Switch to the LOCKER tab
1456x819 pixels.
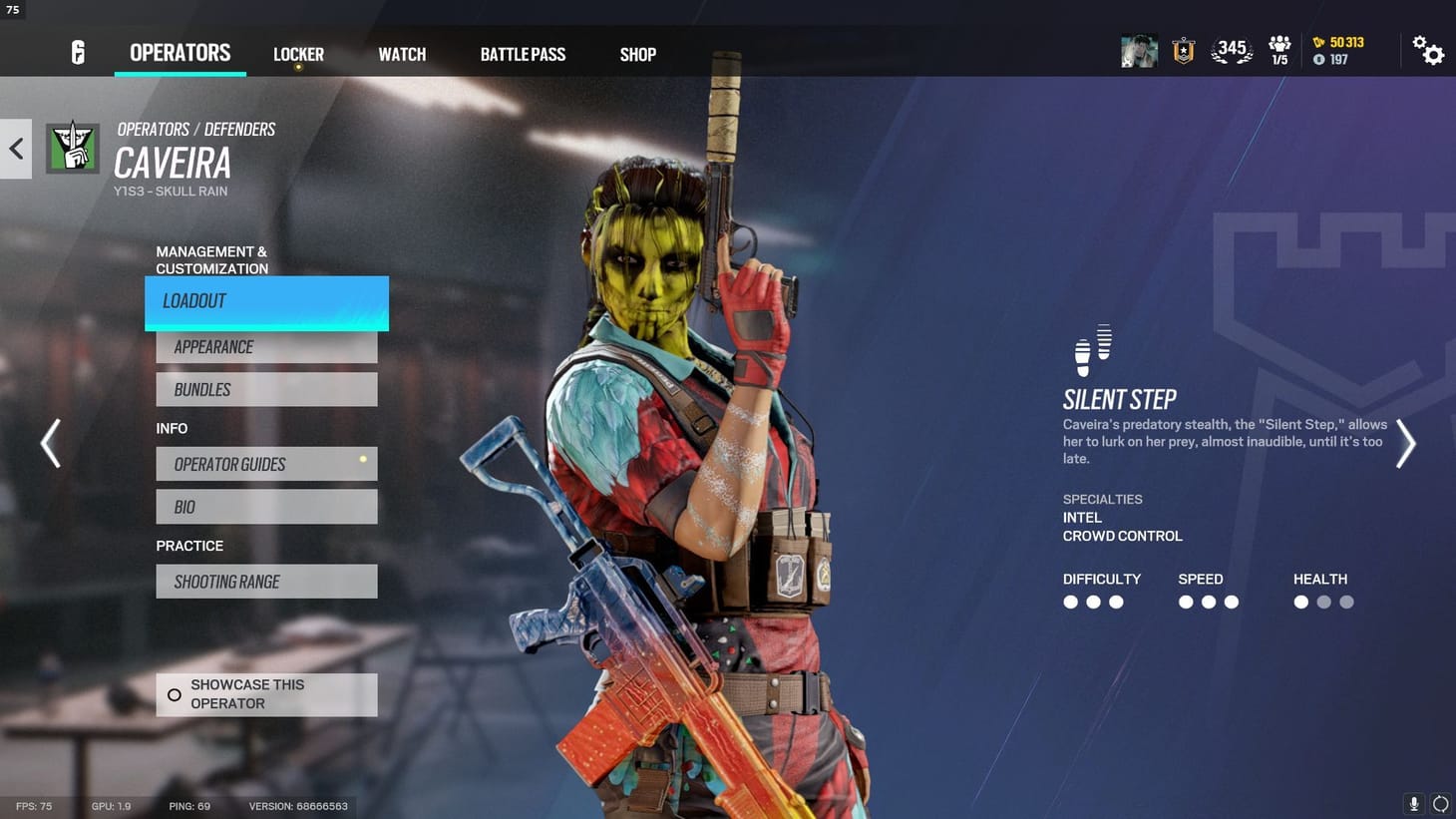(x=297, y=54)
